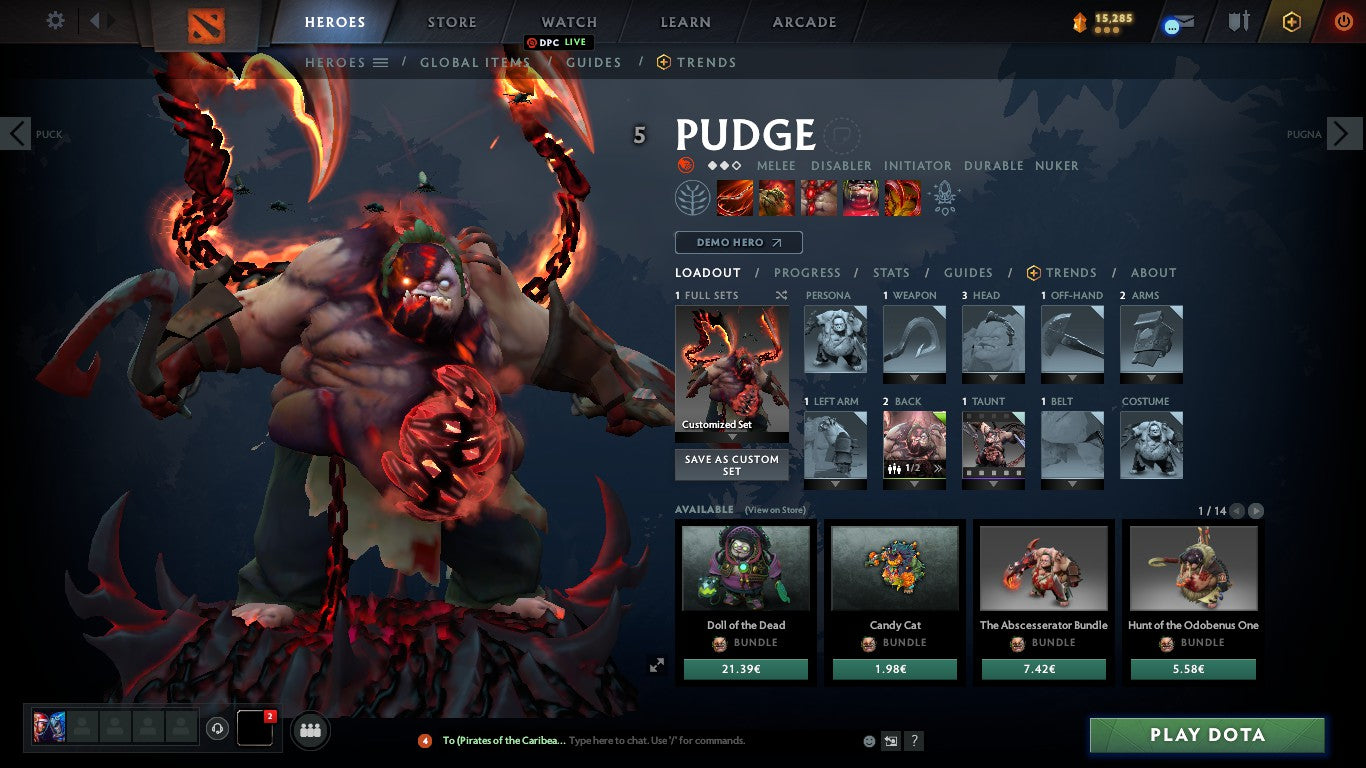Image resolution: width=1366 pixels, height=768 pixels.
Task: Toggle chat translation icon near chat box
Action: tap(891, 741)
